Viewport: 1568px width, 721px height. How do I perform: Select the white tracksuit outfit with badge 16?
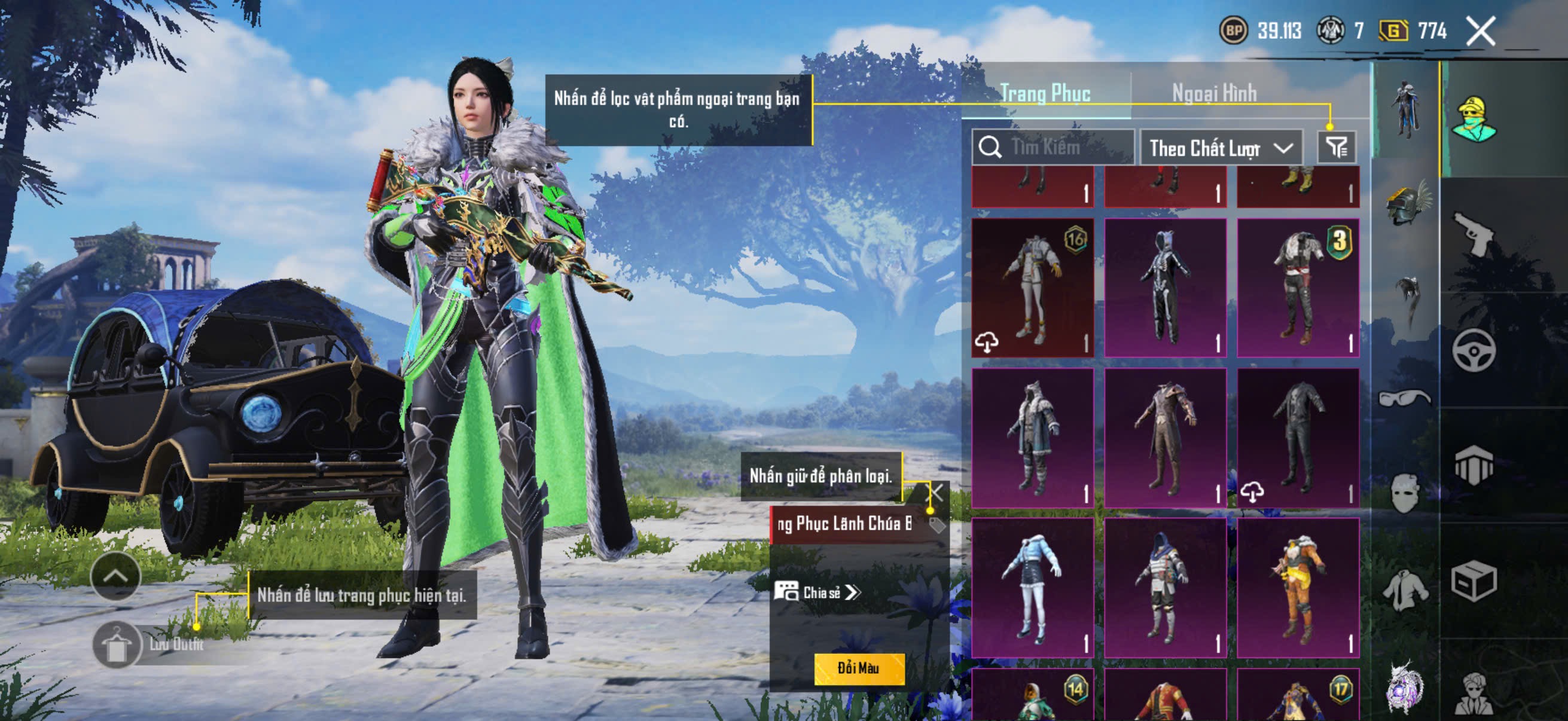click(x=1032, y=287)
